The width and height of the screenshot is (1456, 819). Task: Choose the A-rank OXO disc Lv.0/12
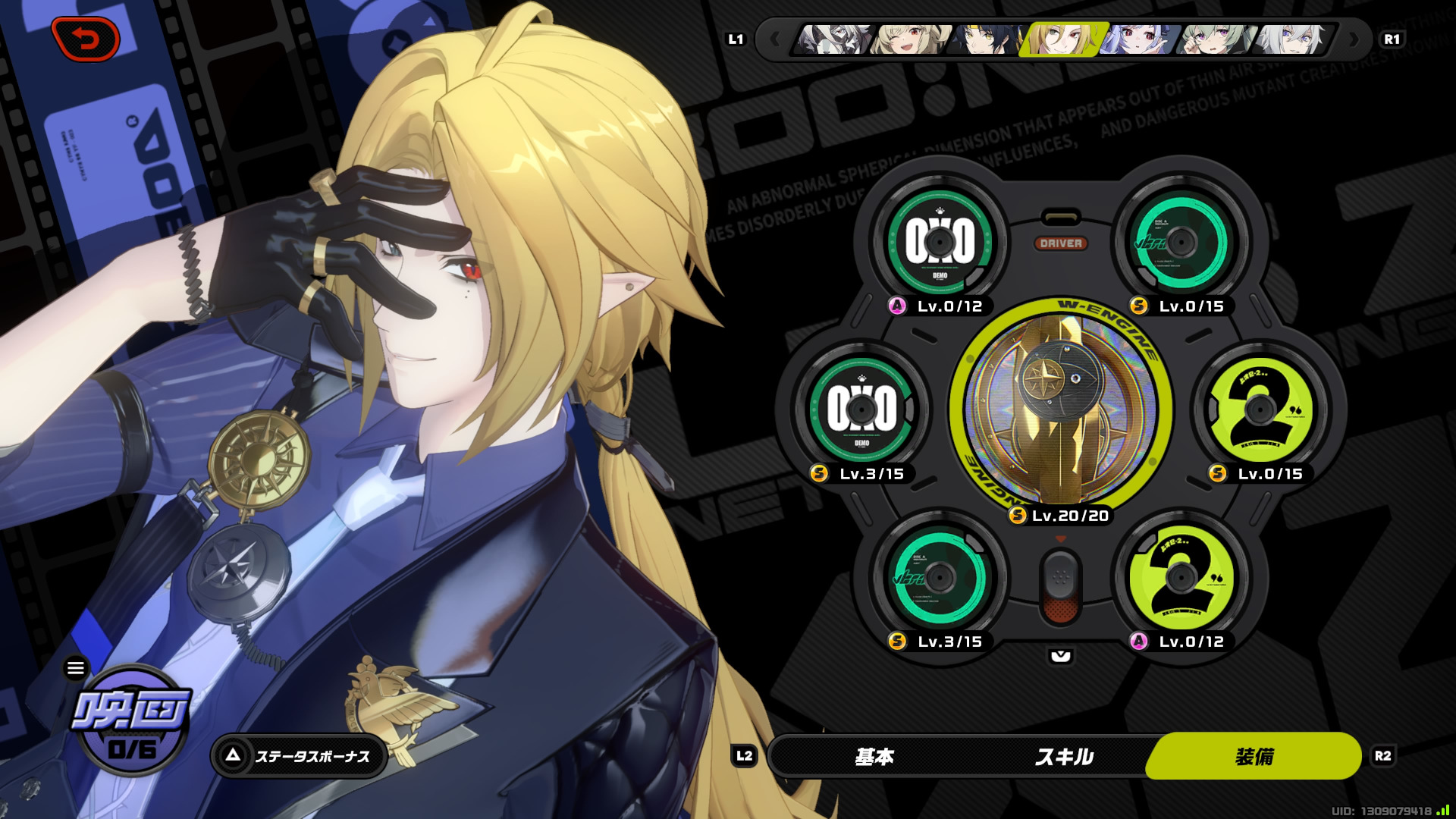pyautogui.click(x=940, y=243)
